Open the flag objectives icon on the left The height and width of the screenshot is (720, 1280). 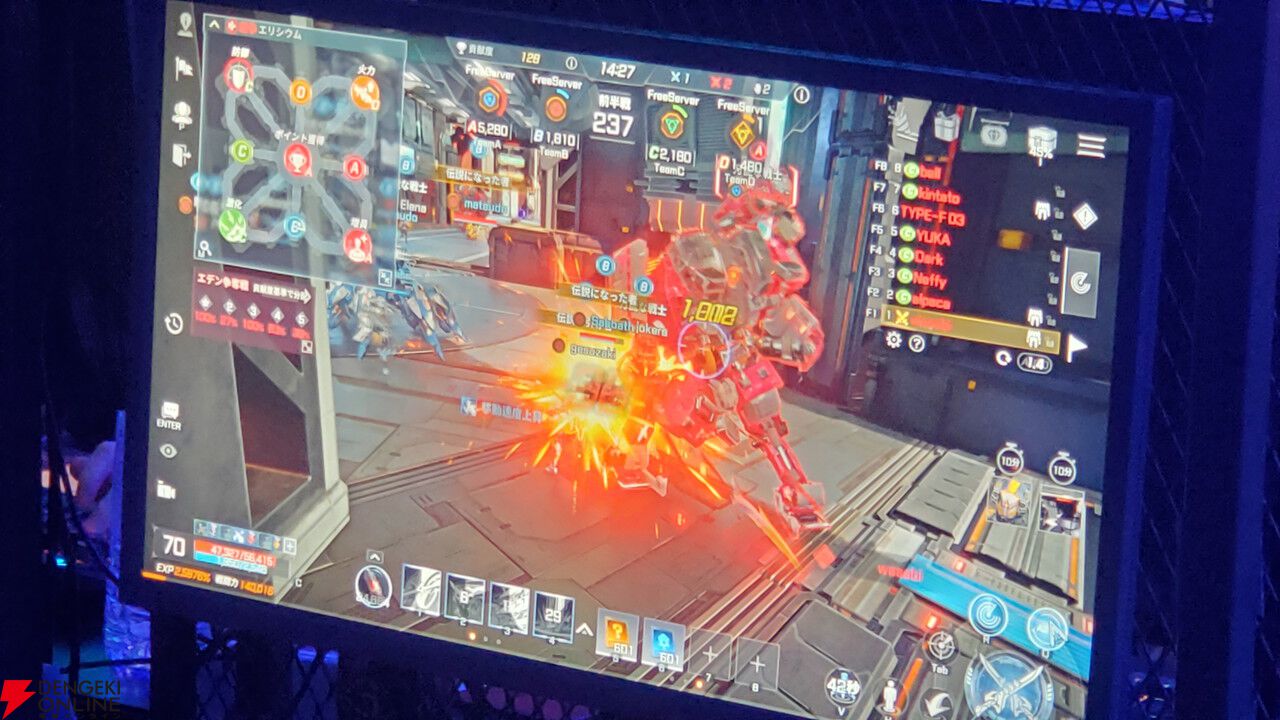(183, 68)
